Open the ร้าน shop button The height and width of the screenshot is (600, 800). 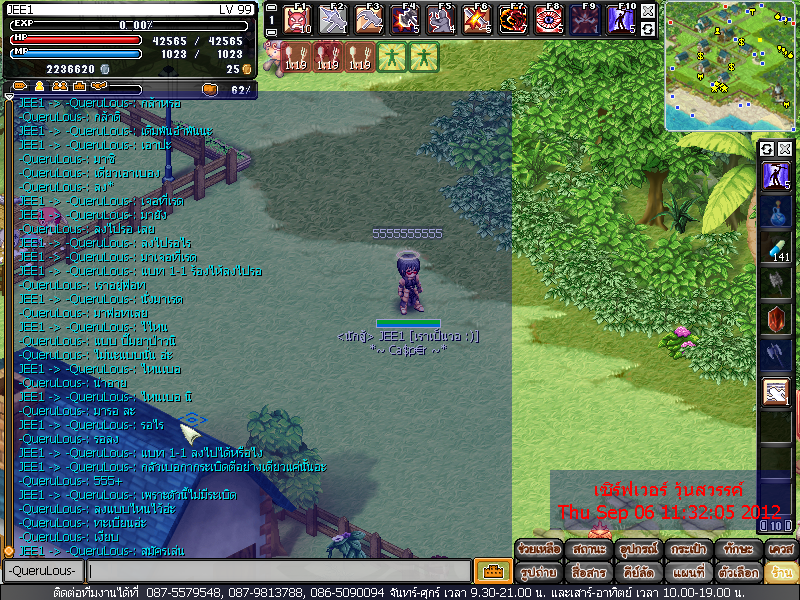pyautogui.click(x=779, y=573)
